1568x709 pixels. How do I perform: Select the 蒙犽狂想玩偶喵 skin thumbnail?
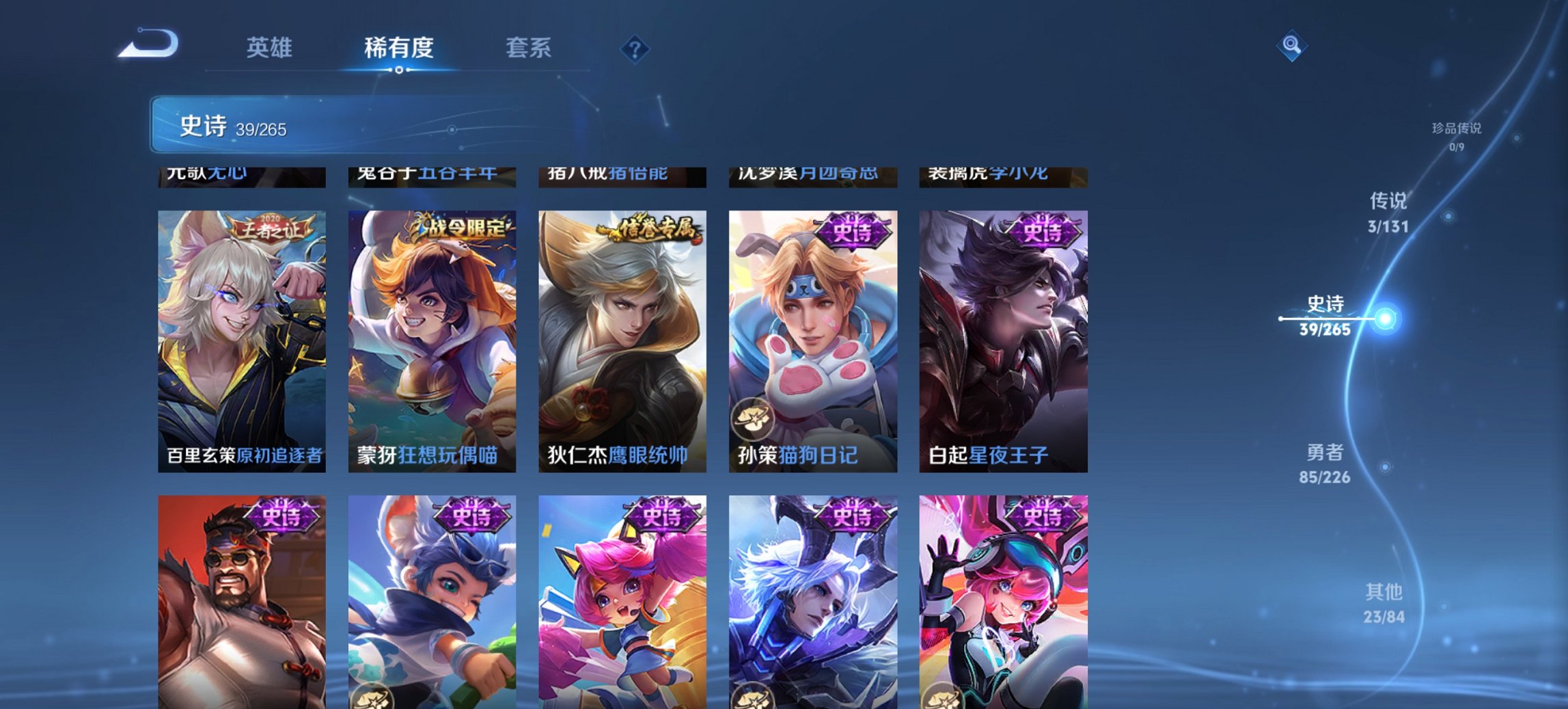(430, 335)
